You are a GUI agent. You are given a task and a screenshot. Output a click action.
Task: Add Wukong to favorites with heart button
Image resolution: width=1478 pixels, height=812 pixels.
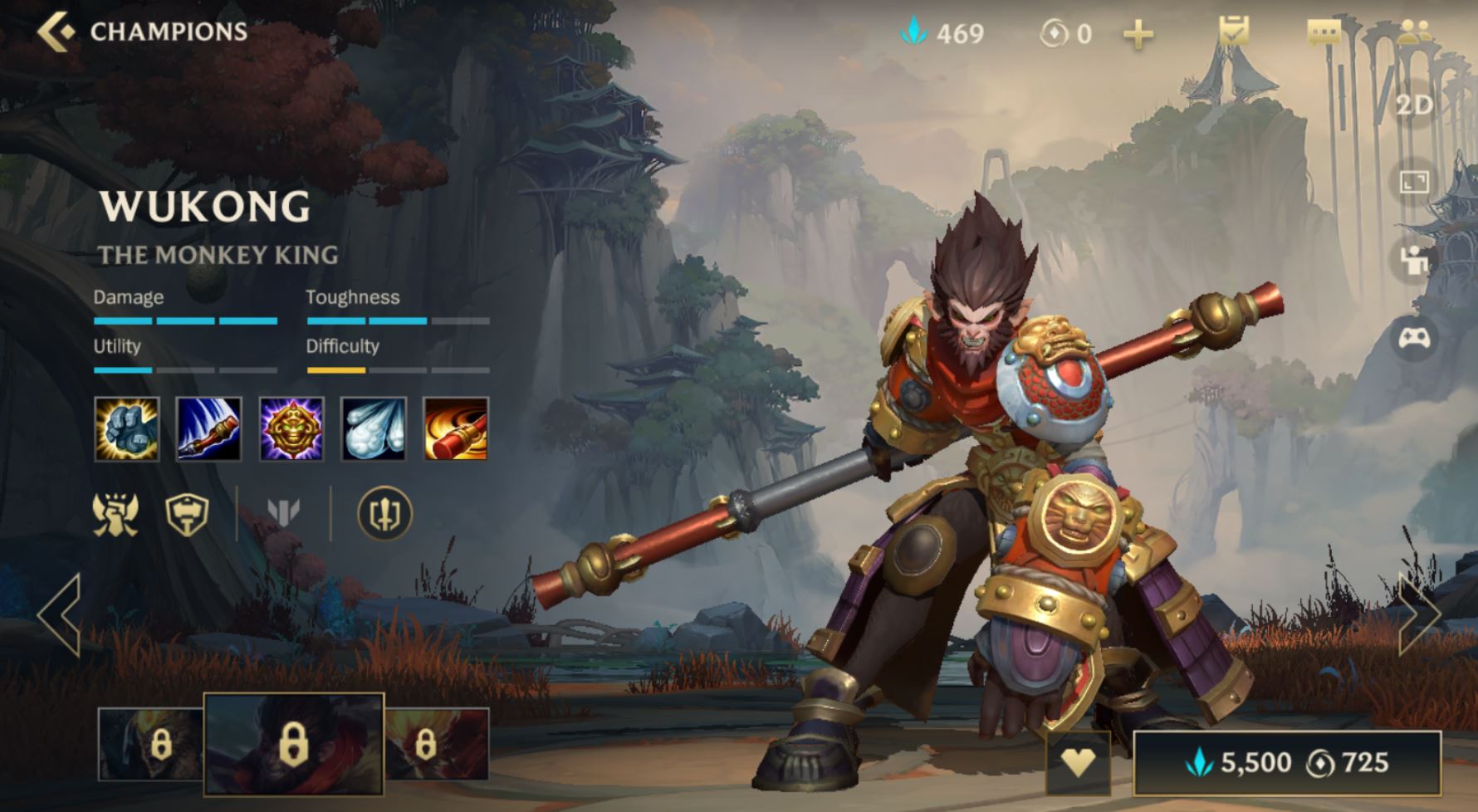[1078, 762]
